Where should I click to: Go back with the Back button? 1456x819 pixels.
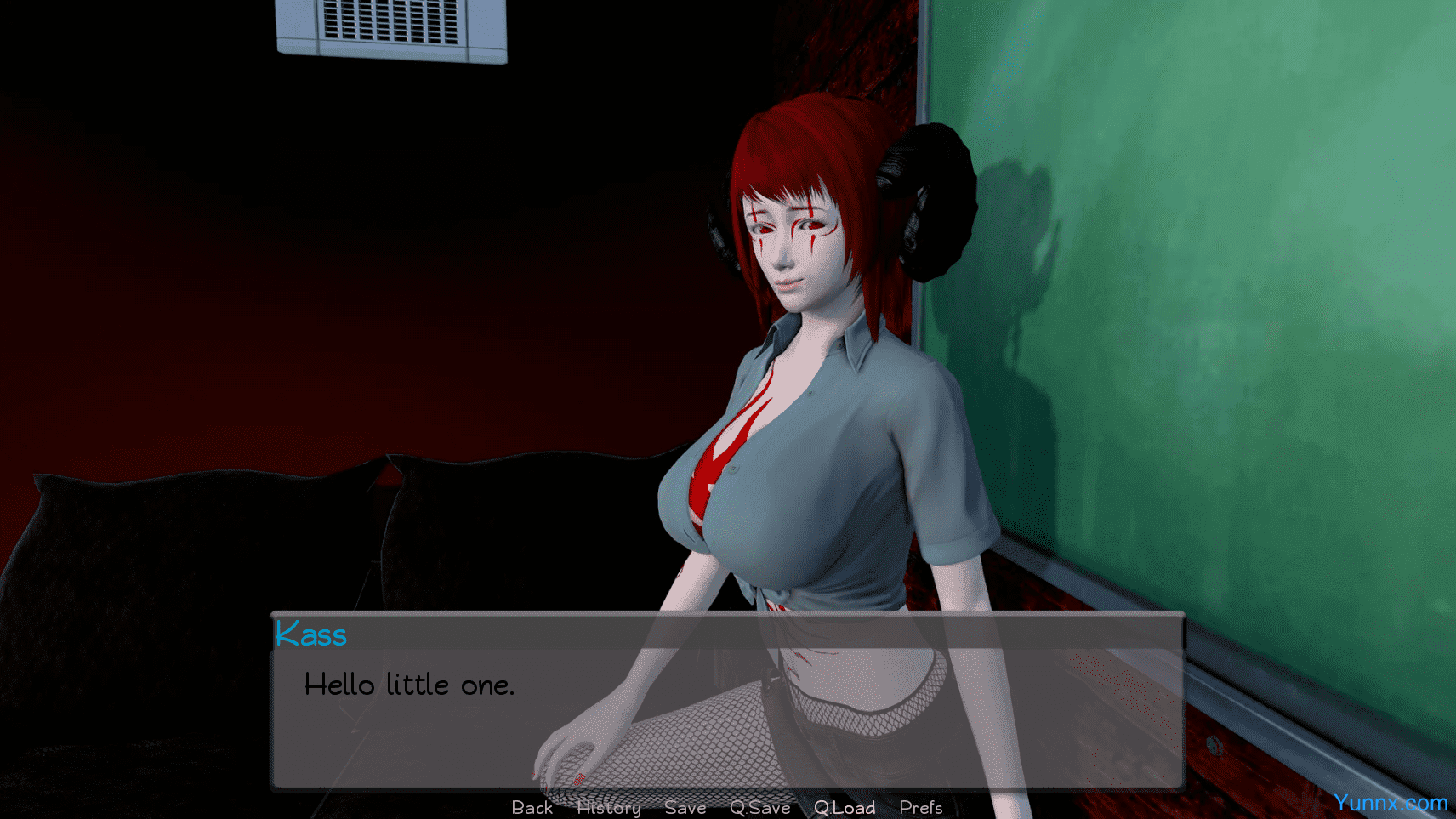532,807
